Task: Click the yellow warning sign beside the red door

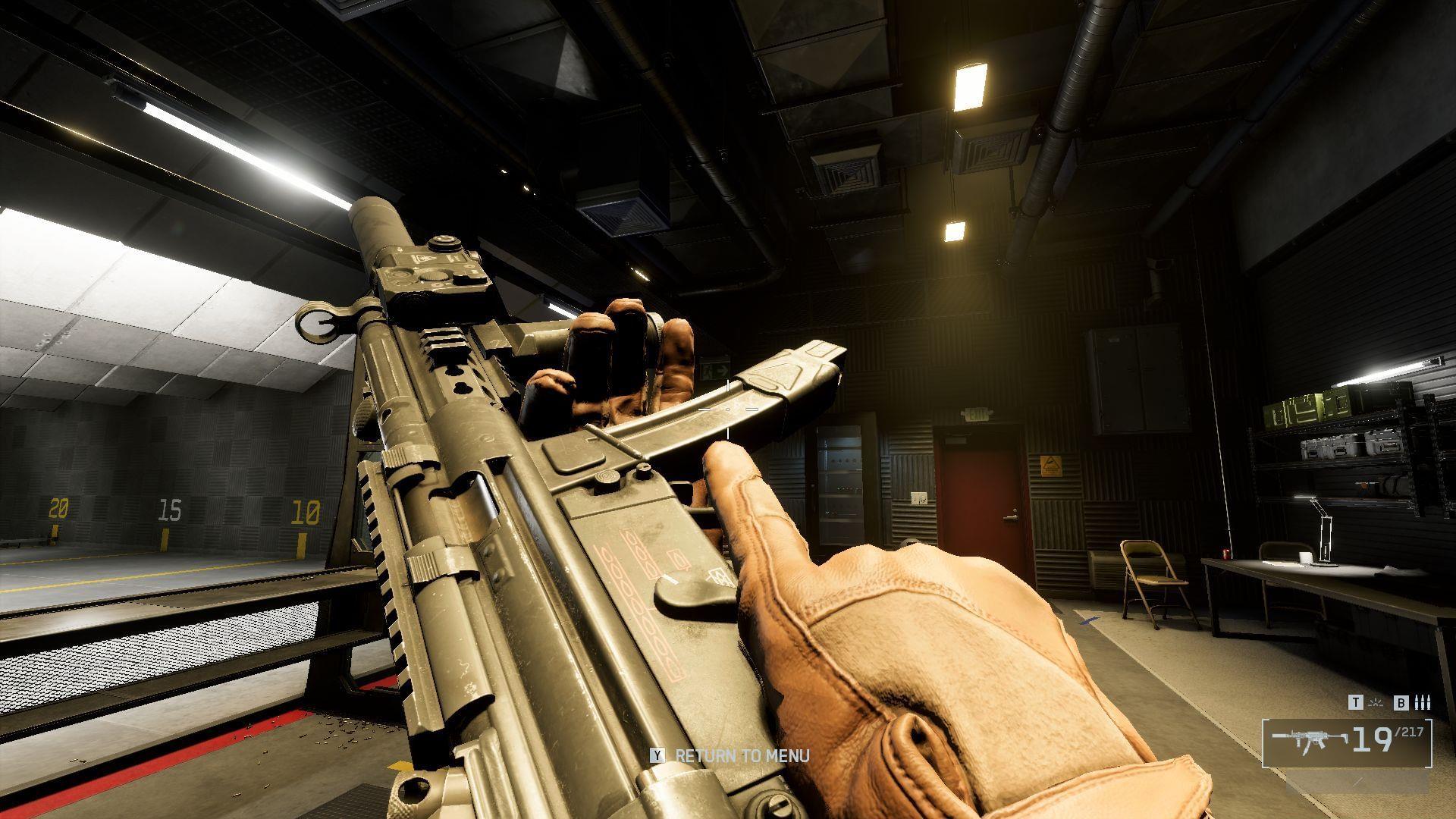Action: tap(1051, 466)
